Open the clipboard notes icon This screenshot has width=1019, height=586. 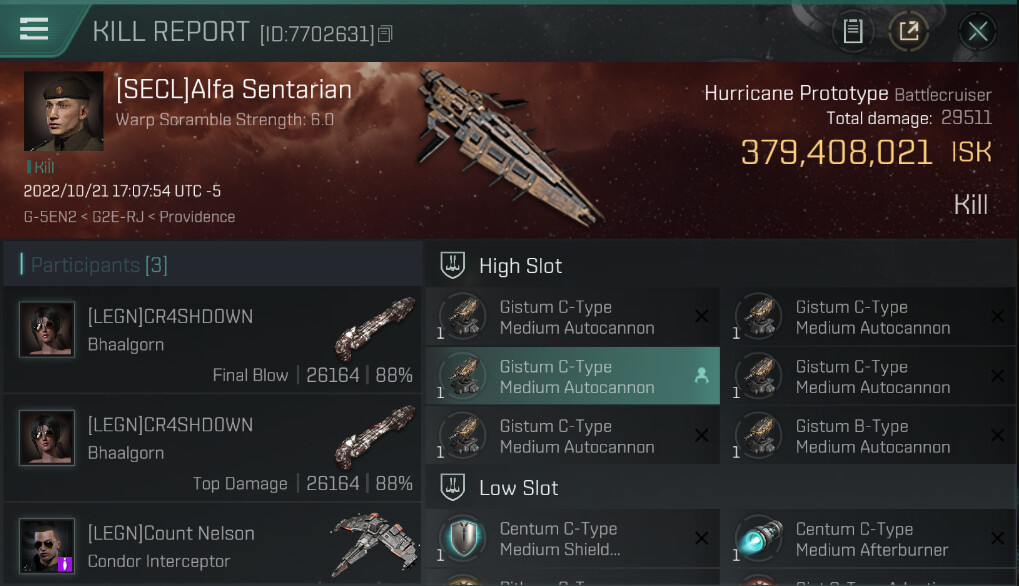point(853,32)
